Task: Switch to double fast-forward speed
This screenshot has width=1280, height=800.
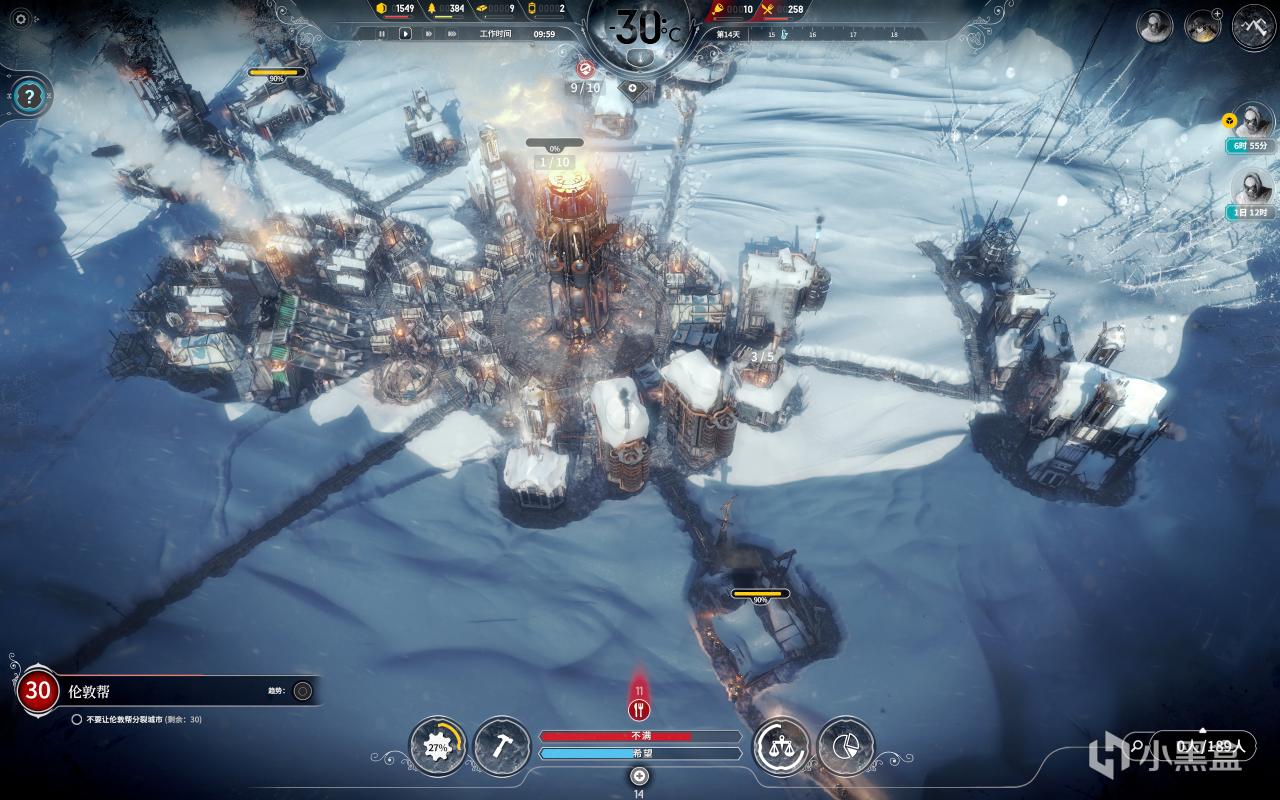Action: (x=429, y=33)
